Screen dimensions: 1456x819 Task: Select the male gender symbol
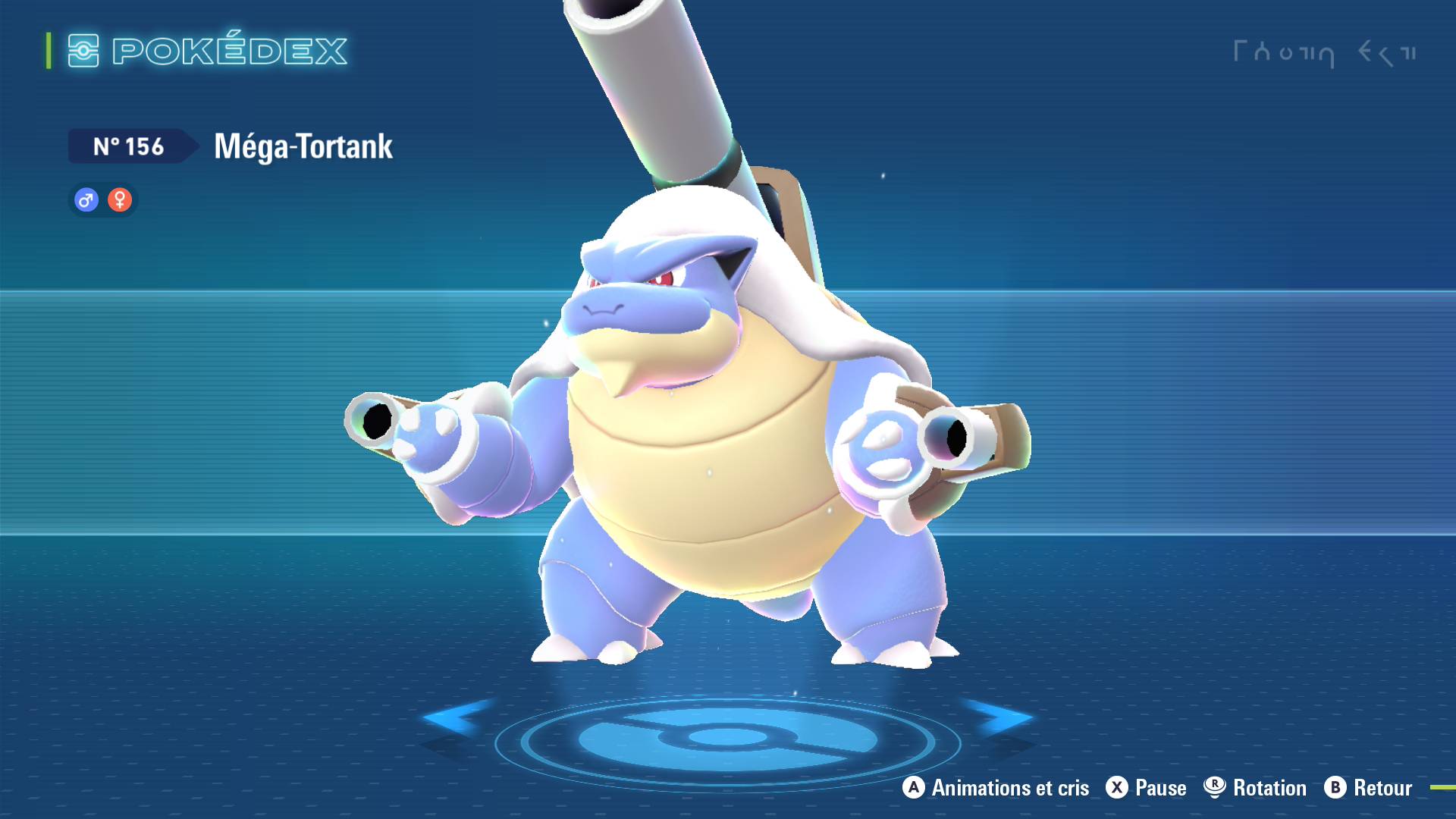(x=85, y=200)
